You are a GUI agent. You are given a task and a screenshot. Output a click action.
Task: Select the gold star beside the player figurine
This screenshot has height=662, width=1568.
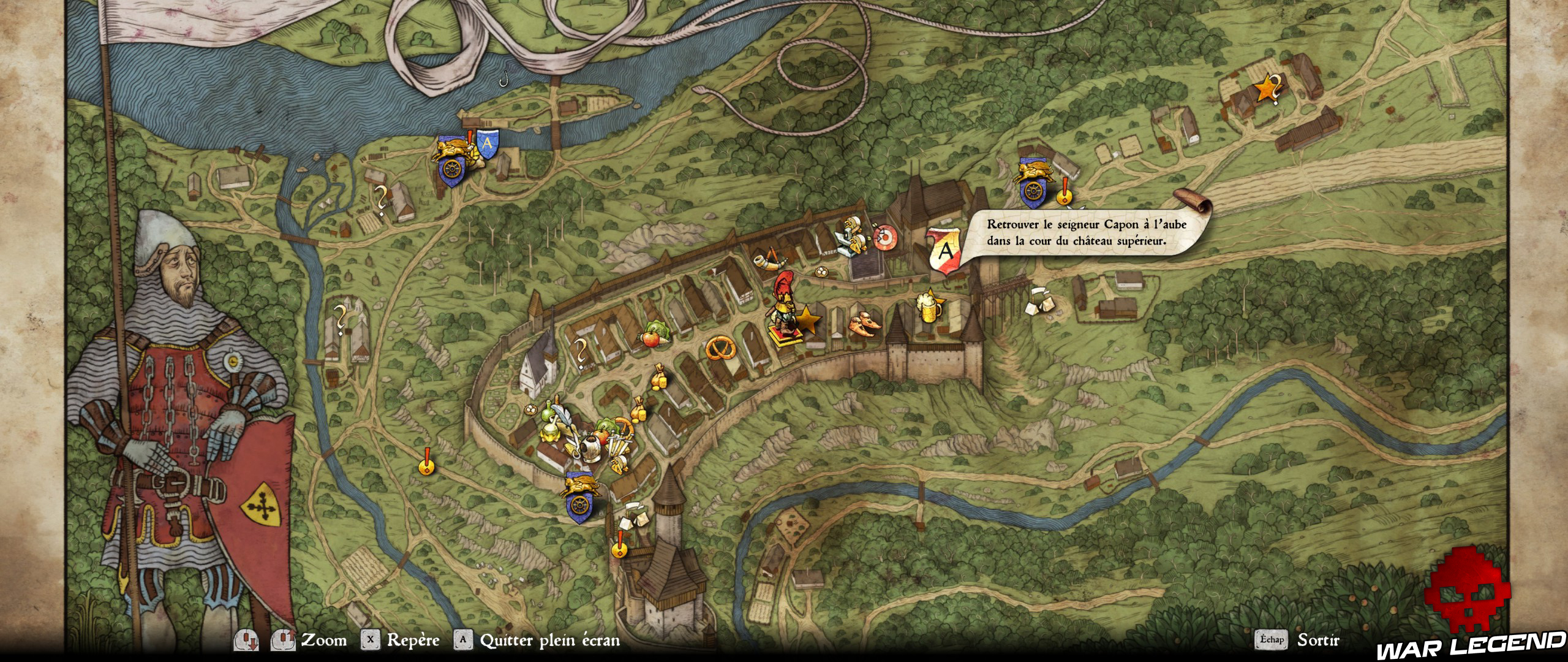click(x=807, y=320)
